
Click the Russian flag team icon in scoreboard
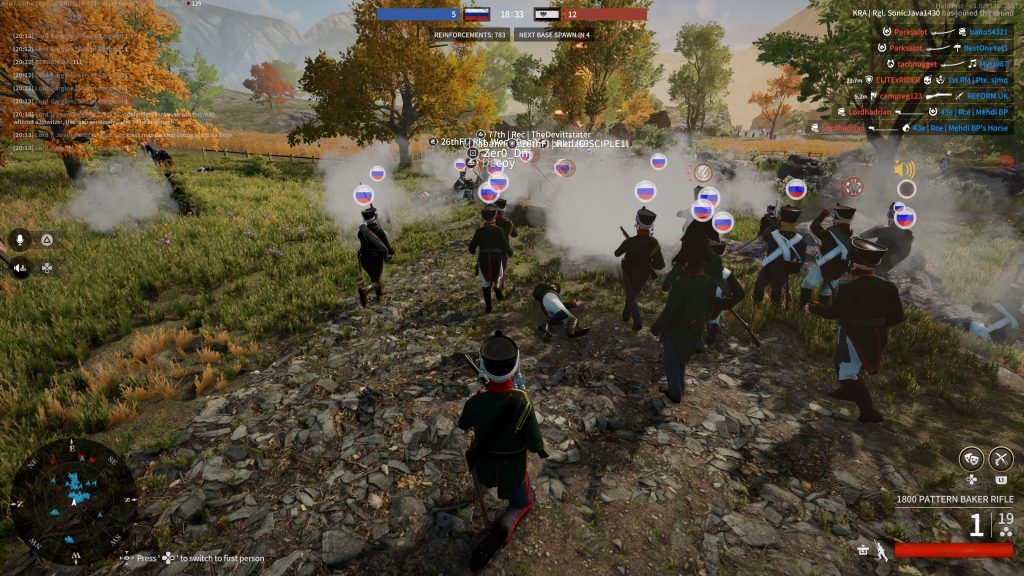[476, 15]
